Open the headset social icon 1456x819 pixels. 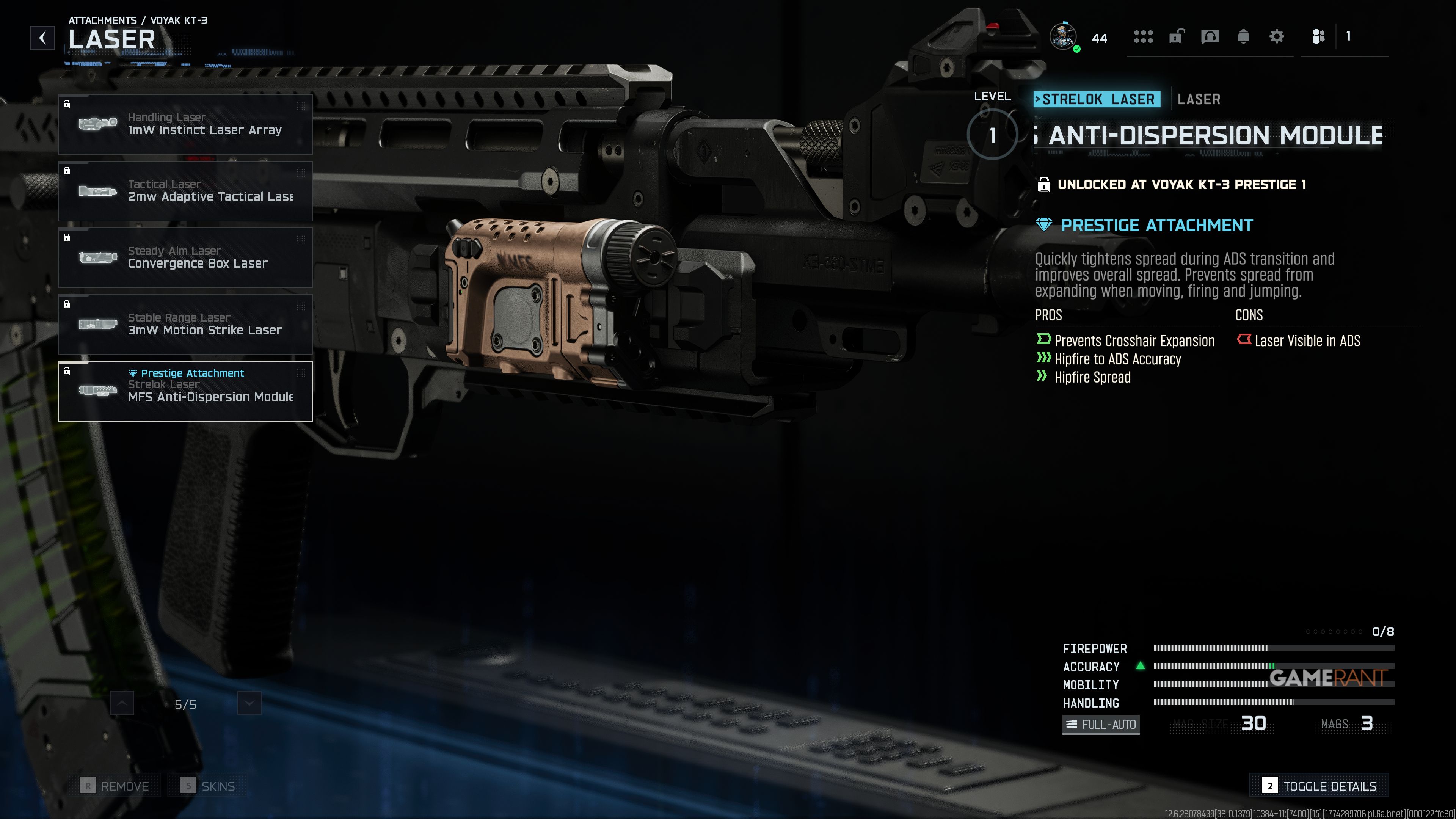pos(1210,37)
